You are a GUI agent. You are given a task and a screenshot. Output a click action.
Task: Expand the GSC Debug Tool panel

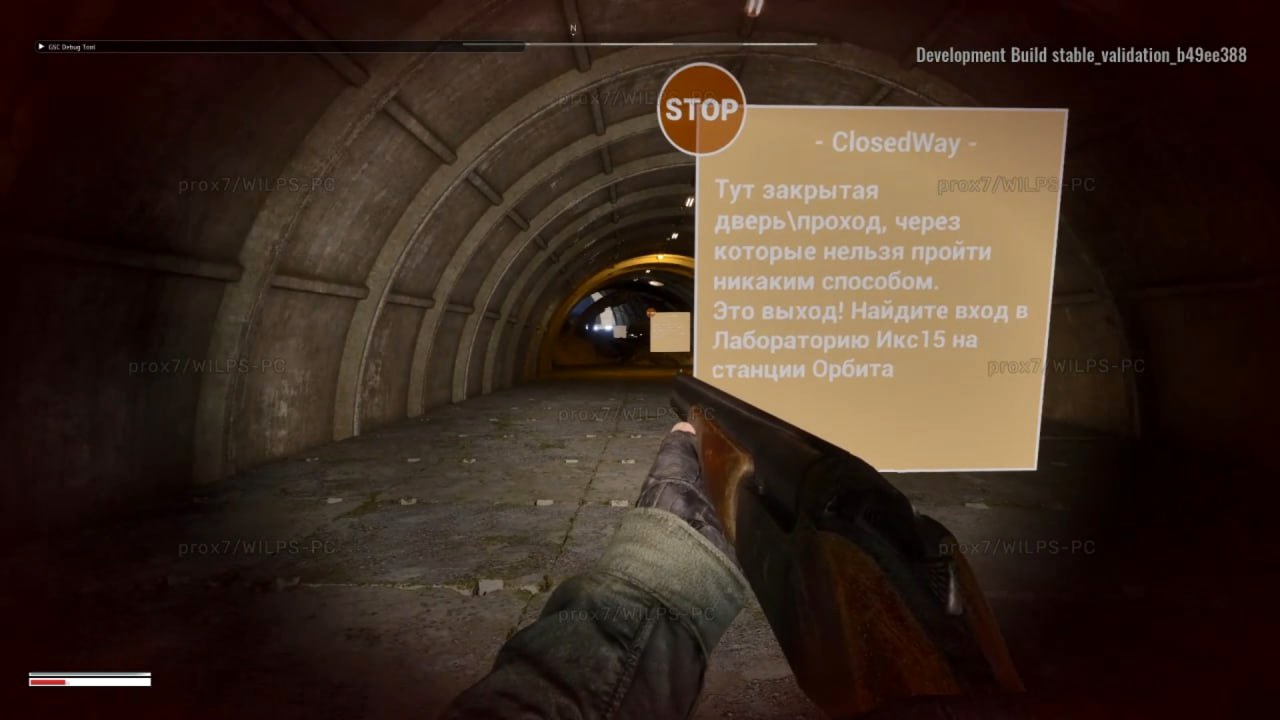tap(41, 47)
